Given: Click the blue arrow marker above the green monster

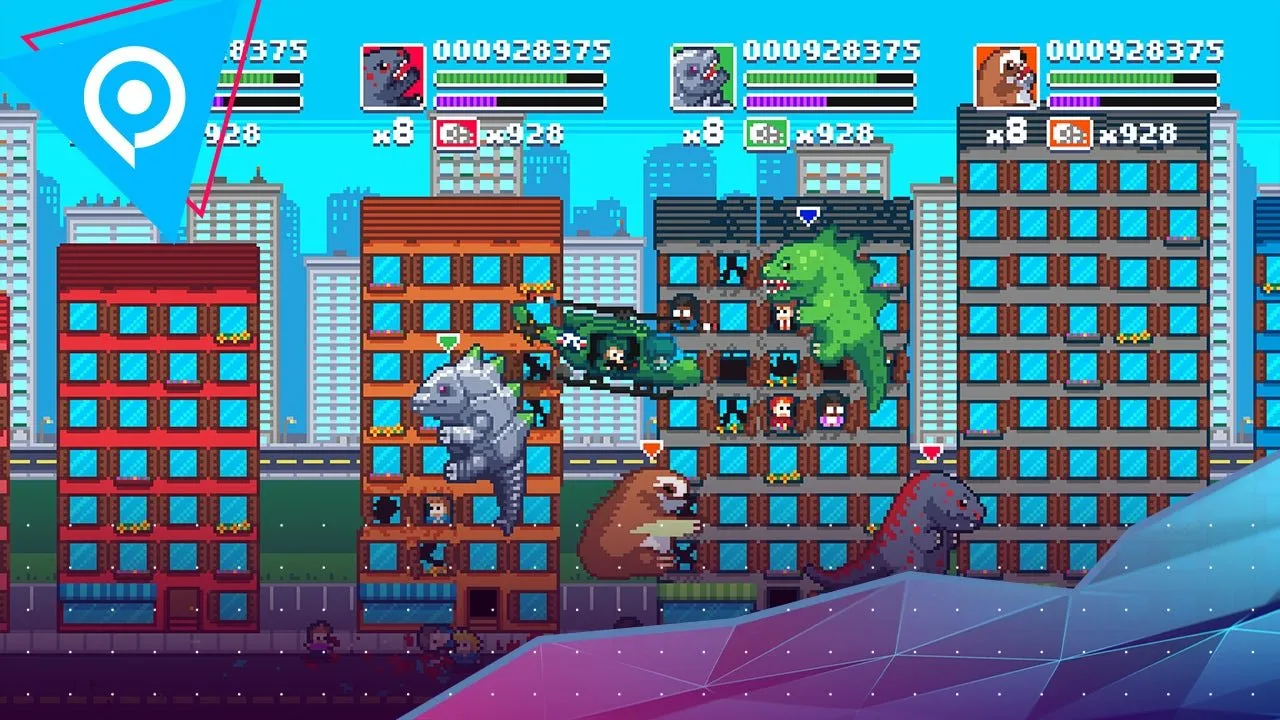Looking at the screenshot, I should click(806, 212).
